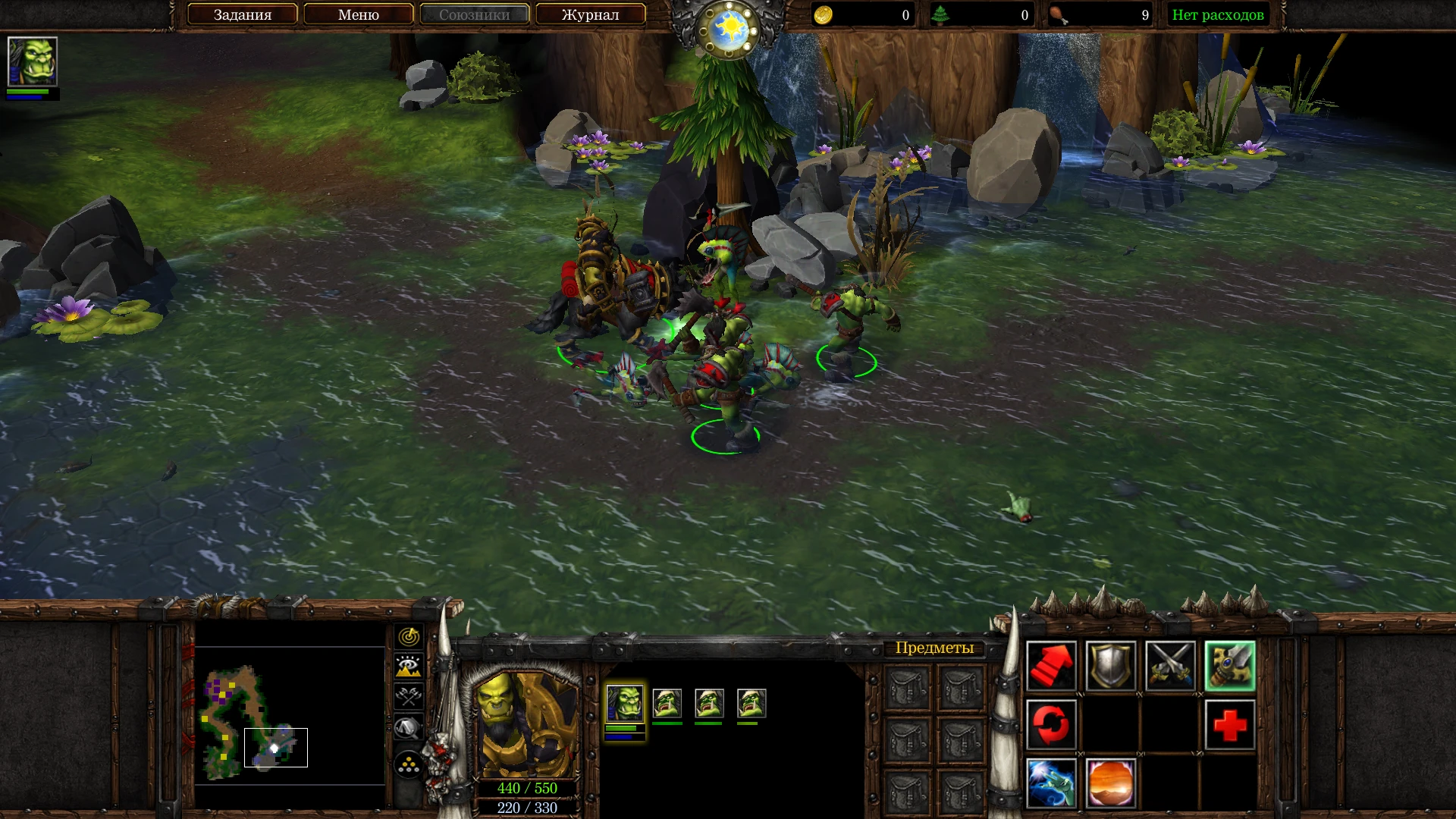Screen dimensions: 1456x819
Task: Select the Attack command with crossed swords
Action: click(x=1169, y=666)
